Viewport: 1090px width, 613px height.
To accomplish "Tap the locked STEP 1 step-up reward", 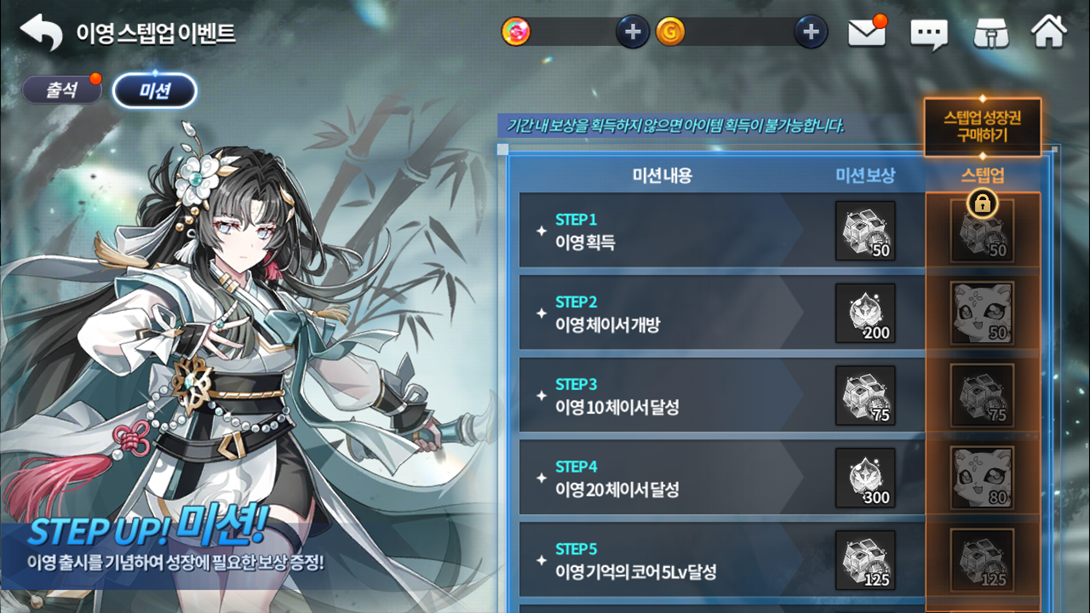I will pyautogui.click(x=982, y=231).
